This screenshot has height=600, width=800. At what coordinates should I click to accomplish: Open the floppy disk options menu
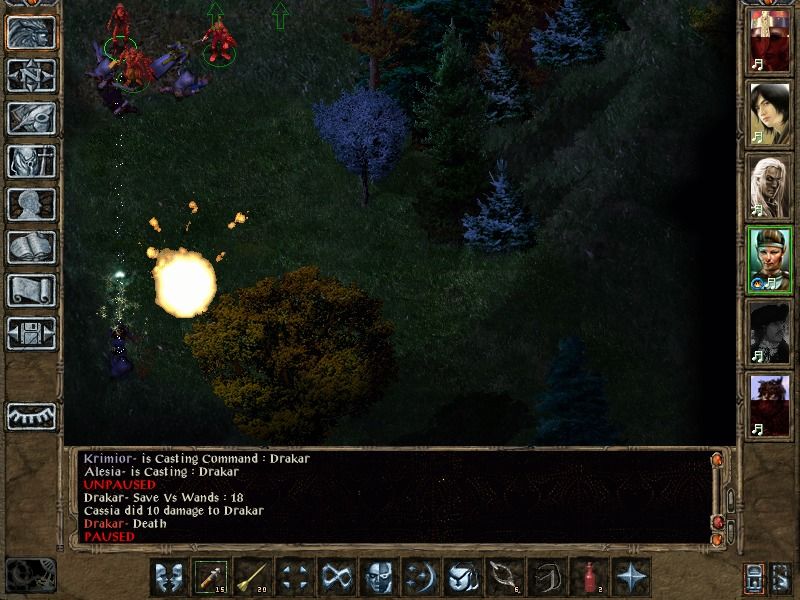[31, 333]
